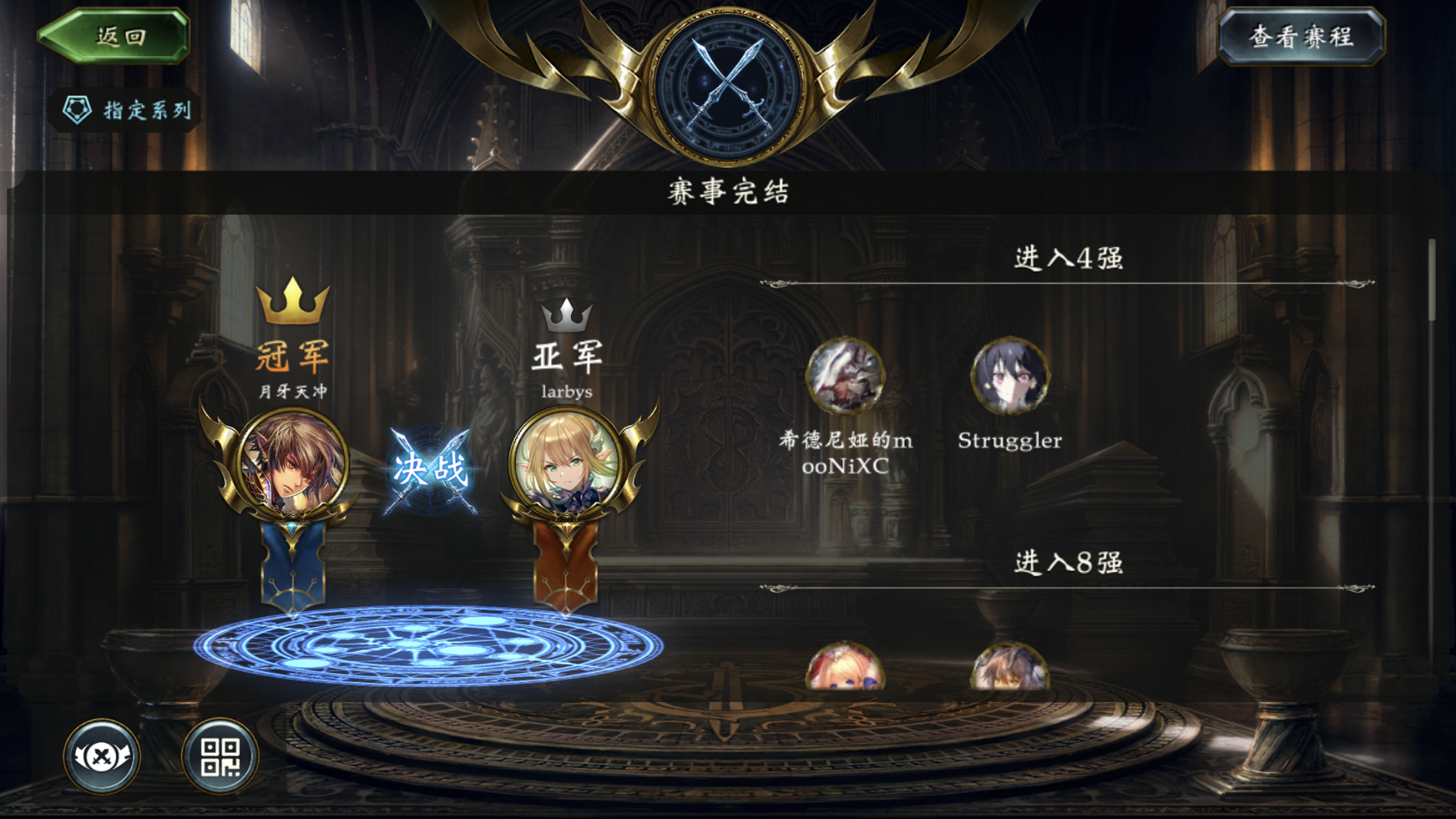Click the tournament crossed-swords crest at top center
This screenshot has width=1456, height=819.
coord(728,78)
